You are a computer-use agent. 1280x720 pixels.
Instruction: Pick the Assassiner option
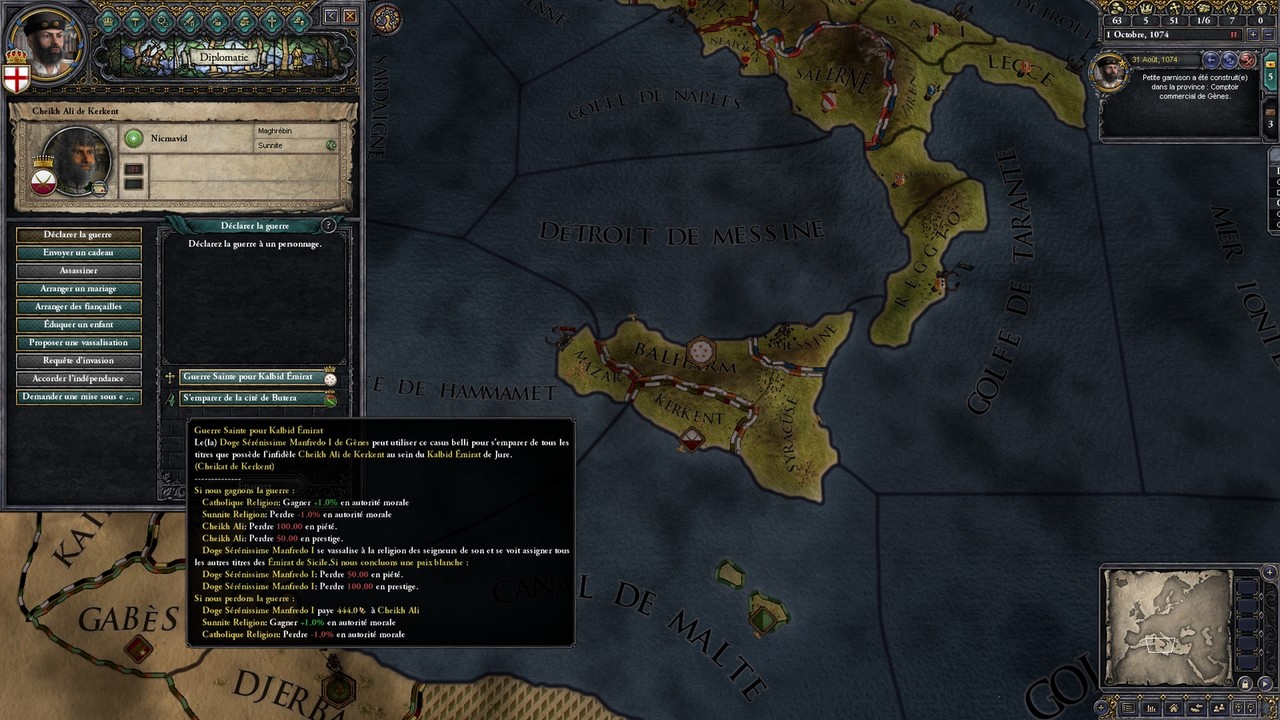pos(78,271)
